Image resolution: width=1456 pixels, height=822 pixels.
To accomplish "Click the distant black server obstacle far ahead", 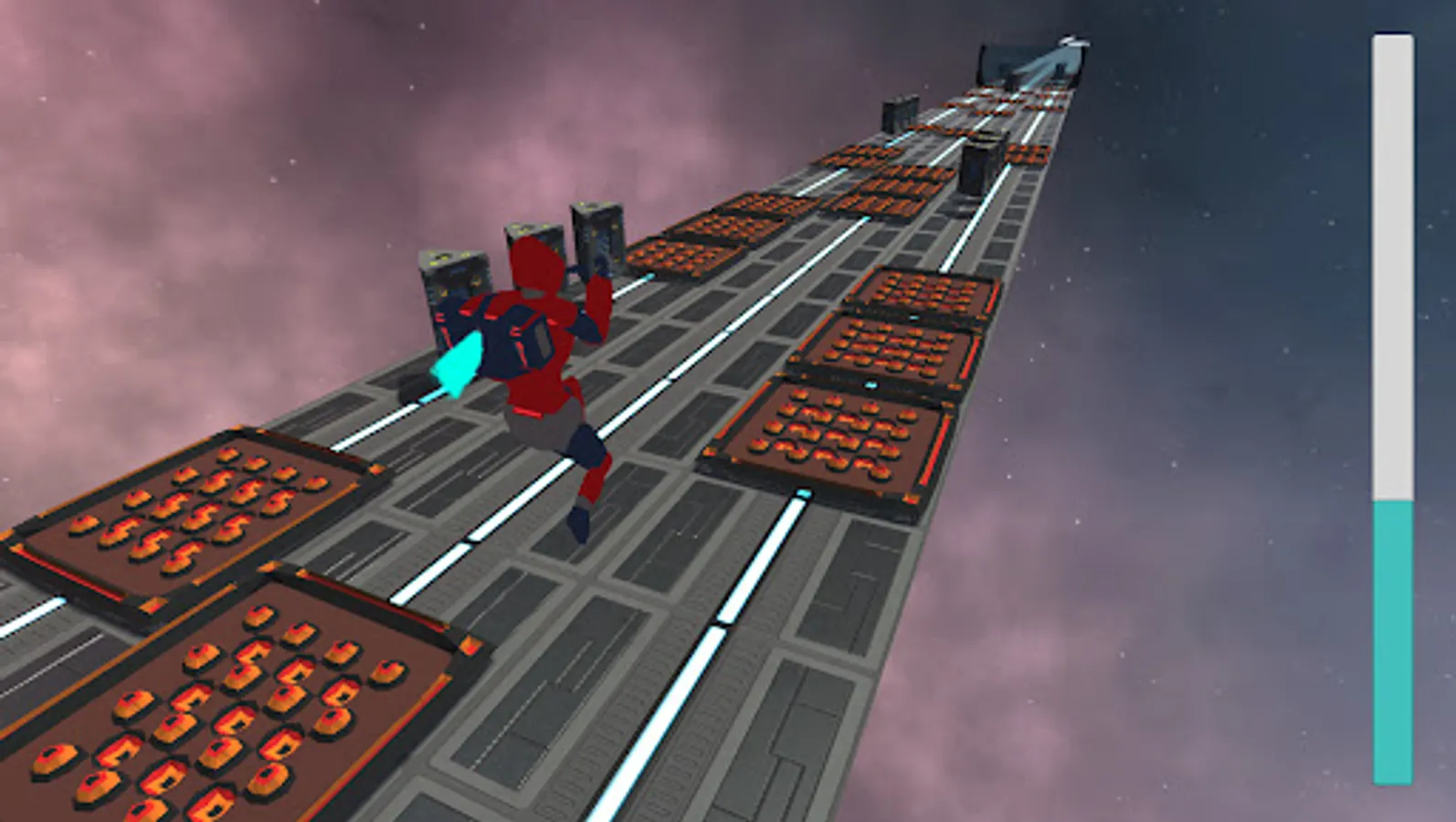I will click(x=900, y=114).
